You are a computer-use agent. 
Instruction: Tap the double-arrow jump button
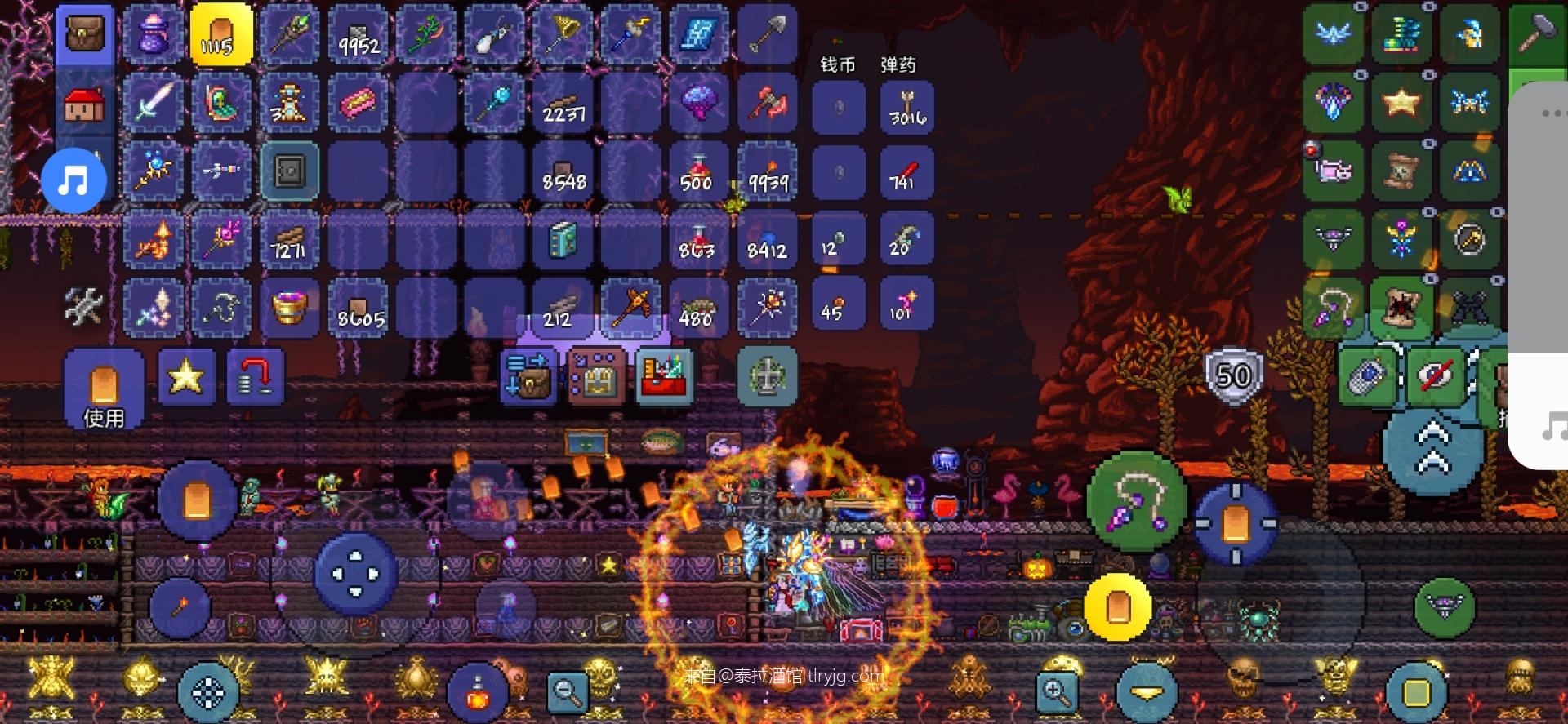point(1432,451)
